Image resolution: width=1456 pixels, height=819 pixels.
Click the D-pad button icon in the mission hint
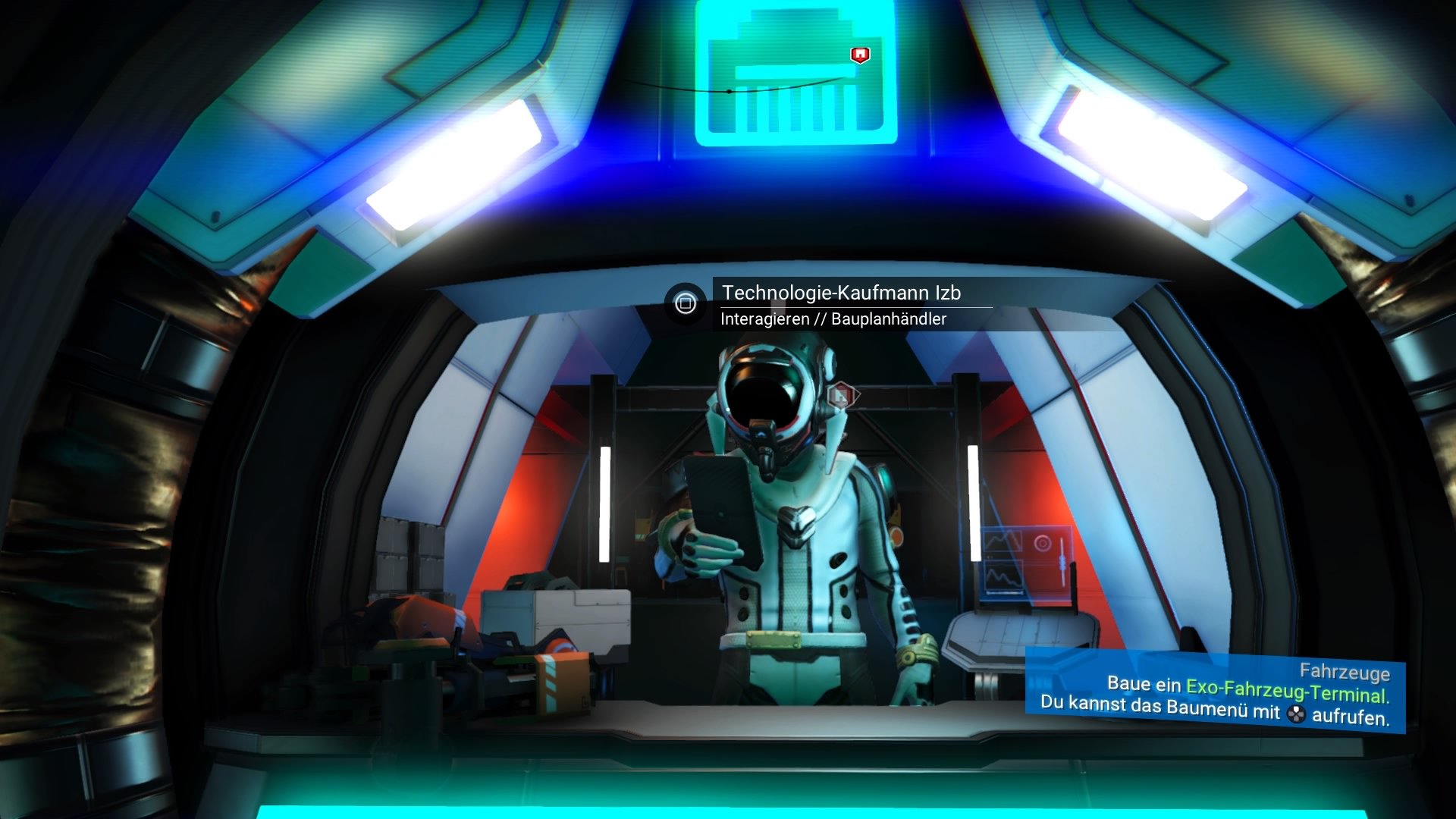(x=1296, y=714)
